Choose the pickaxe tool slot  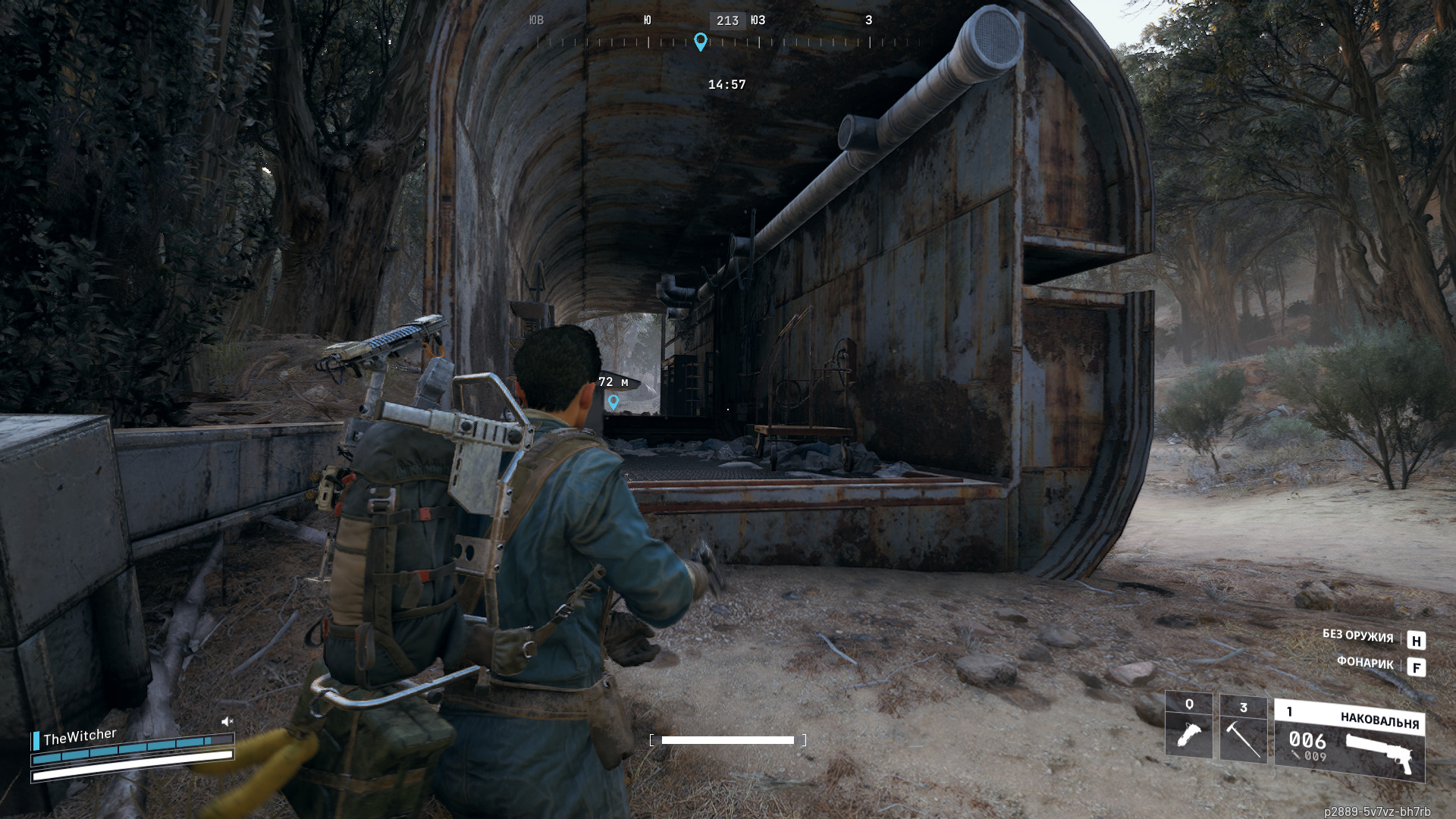click(x=1243, y=730)
